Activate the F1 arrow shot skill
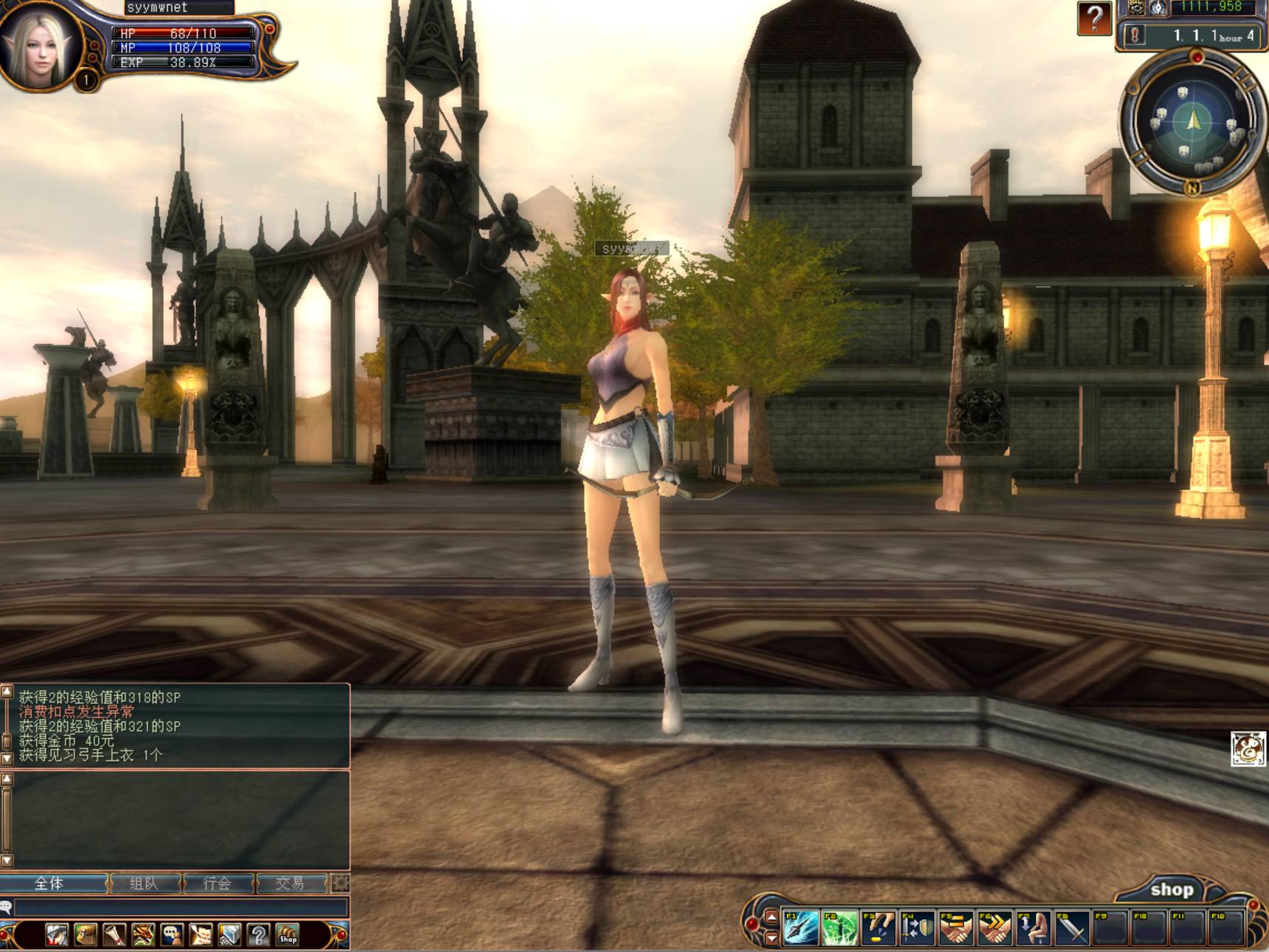 (800, 927)
